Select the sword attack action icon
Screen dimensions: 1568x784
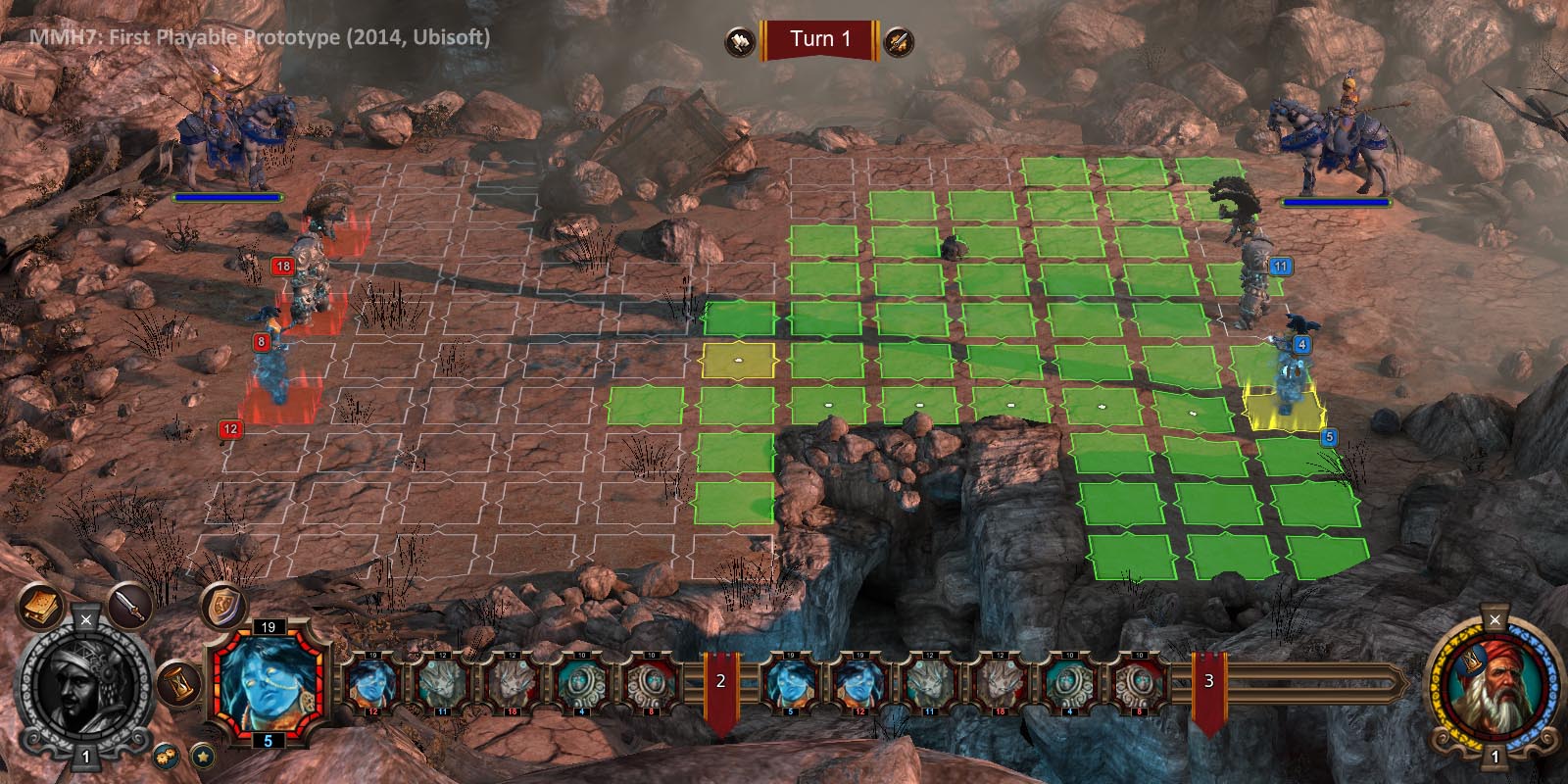pos(129,607)
